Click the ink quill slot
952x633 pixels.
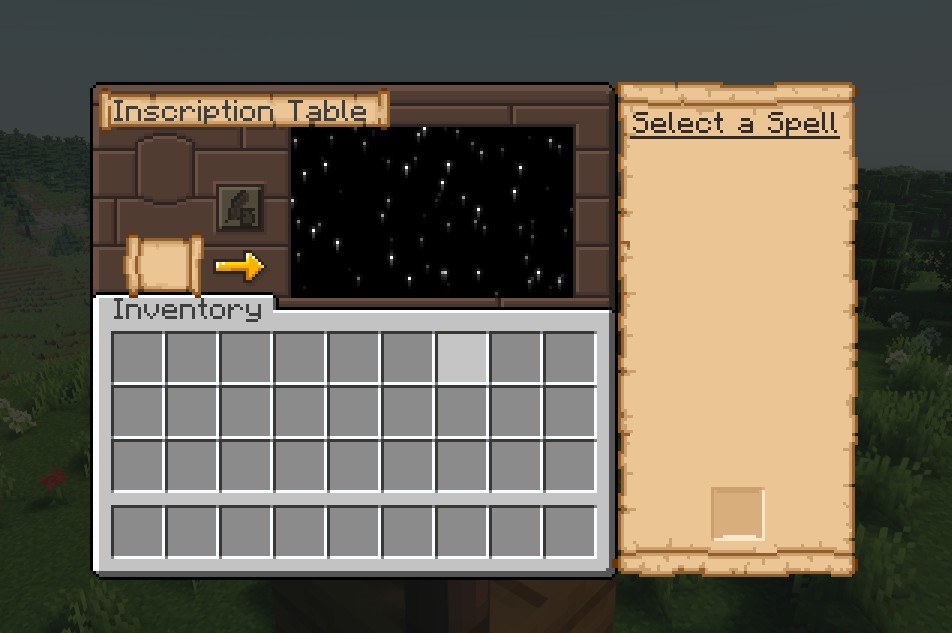point(240,208)
